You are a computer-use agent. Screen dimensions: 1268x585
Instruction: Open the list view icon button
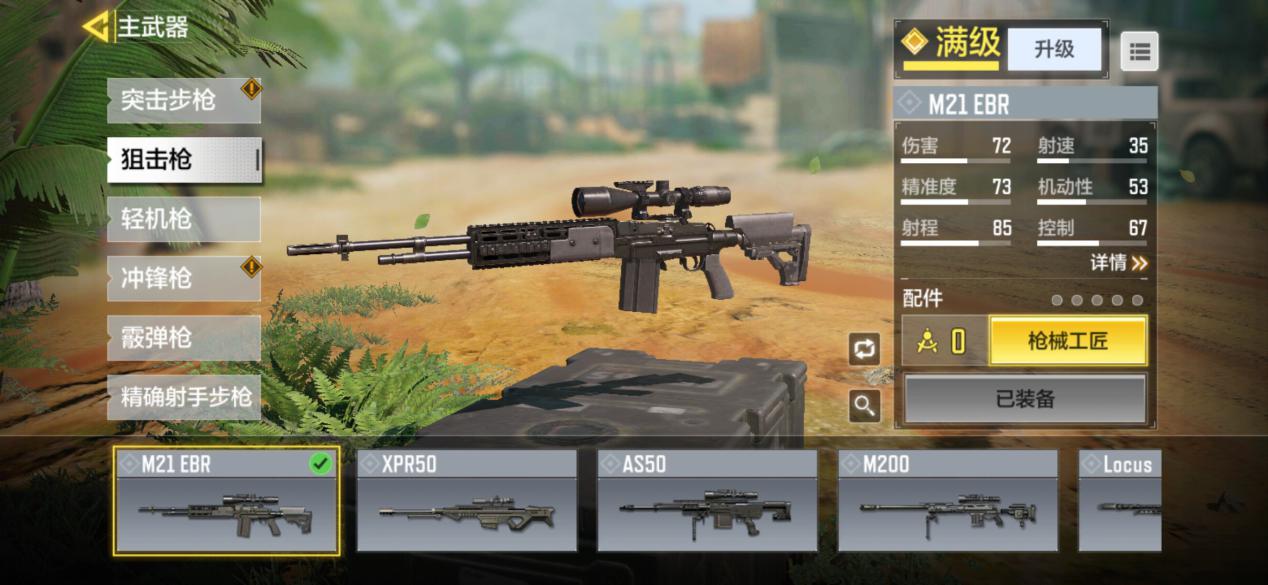tap(1139, 50)
